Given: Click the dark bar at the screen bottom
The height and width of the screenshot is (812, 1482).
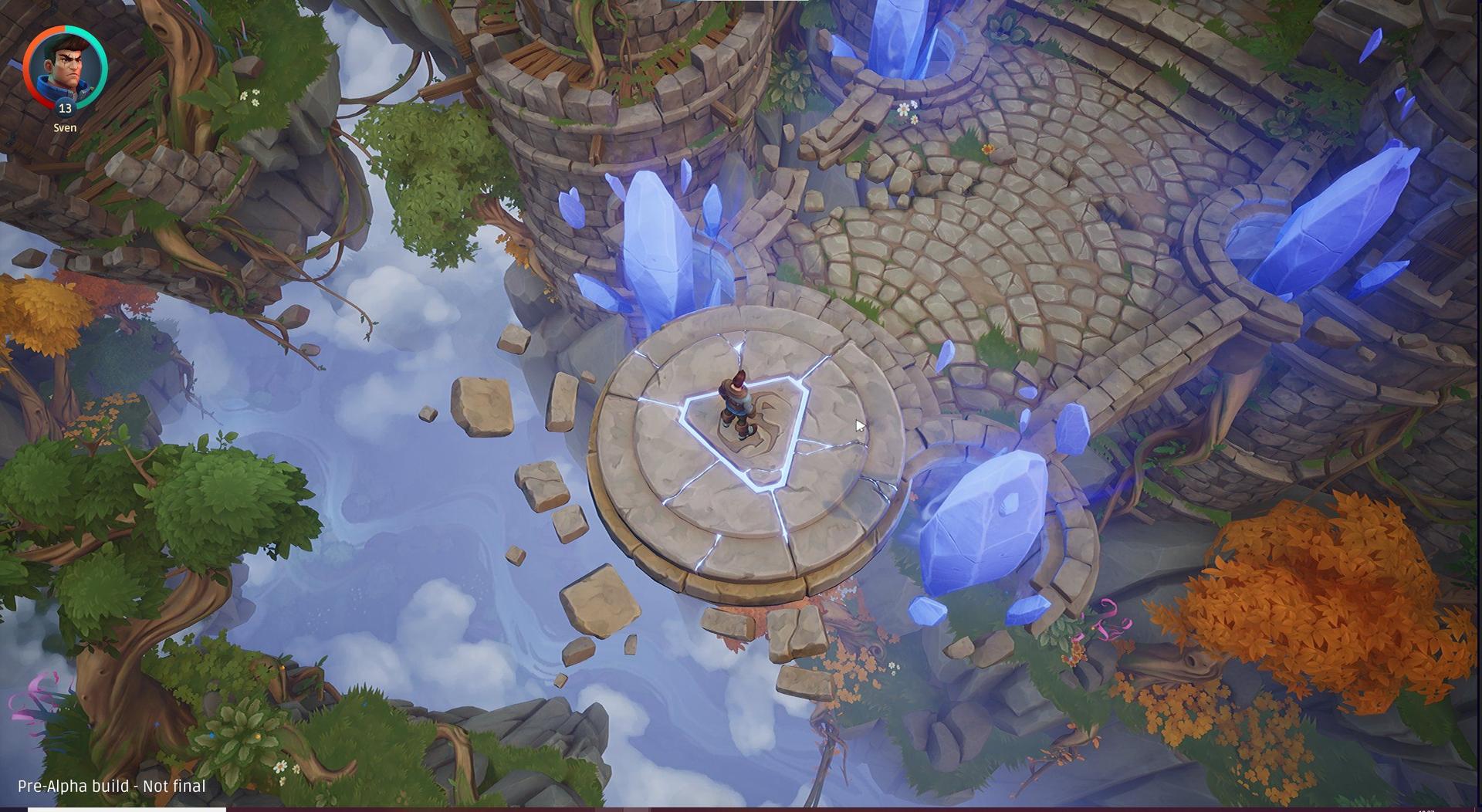Looking at the screenshot, I should click(741, 809).
